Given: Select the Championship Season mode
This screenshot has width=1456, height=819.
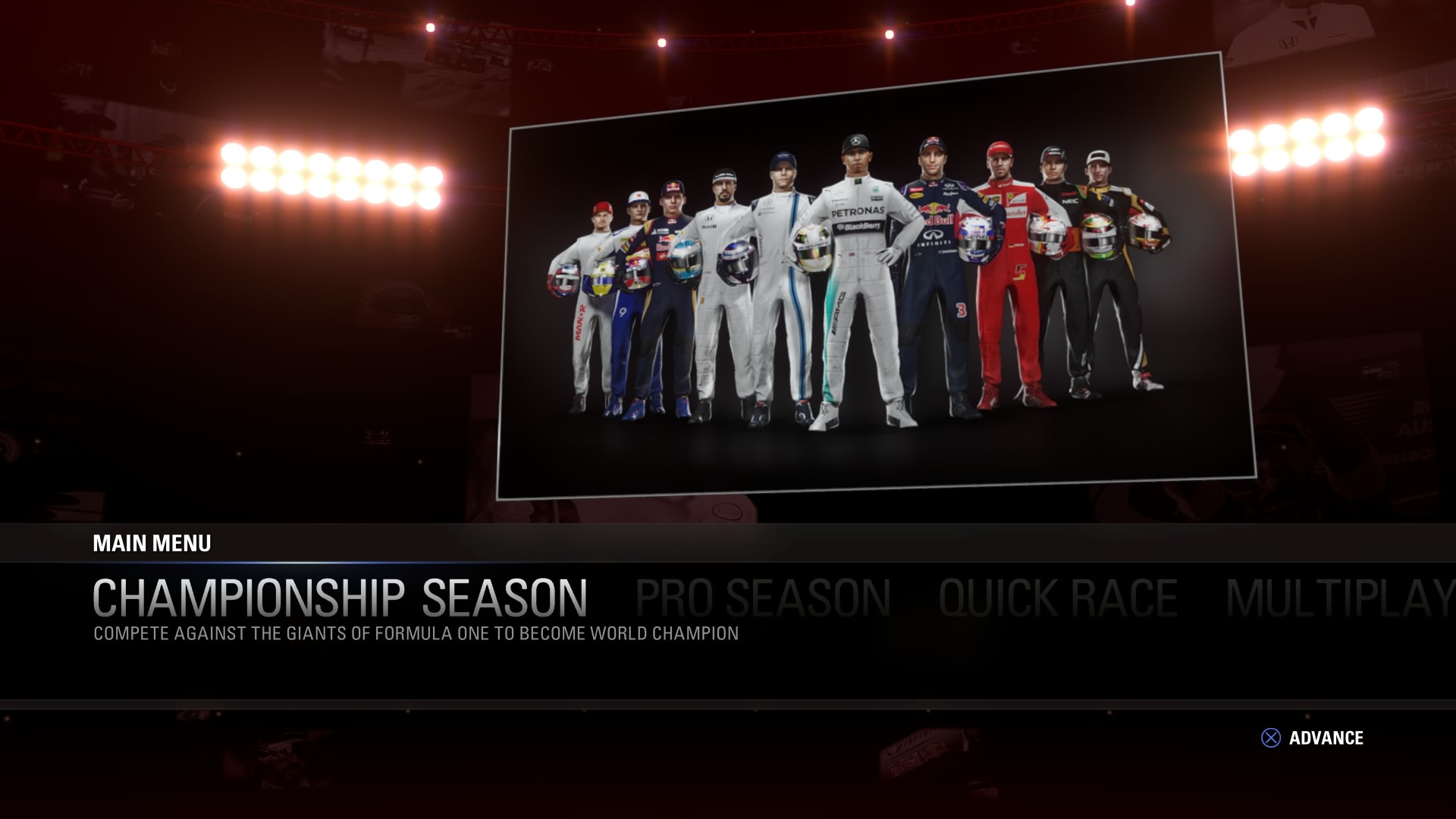Looking at the screenshot, I should point(340,598).
